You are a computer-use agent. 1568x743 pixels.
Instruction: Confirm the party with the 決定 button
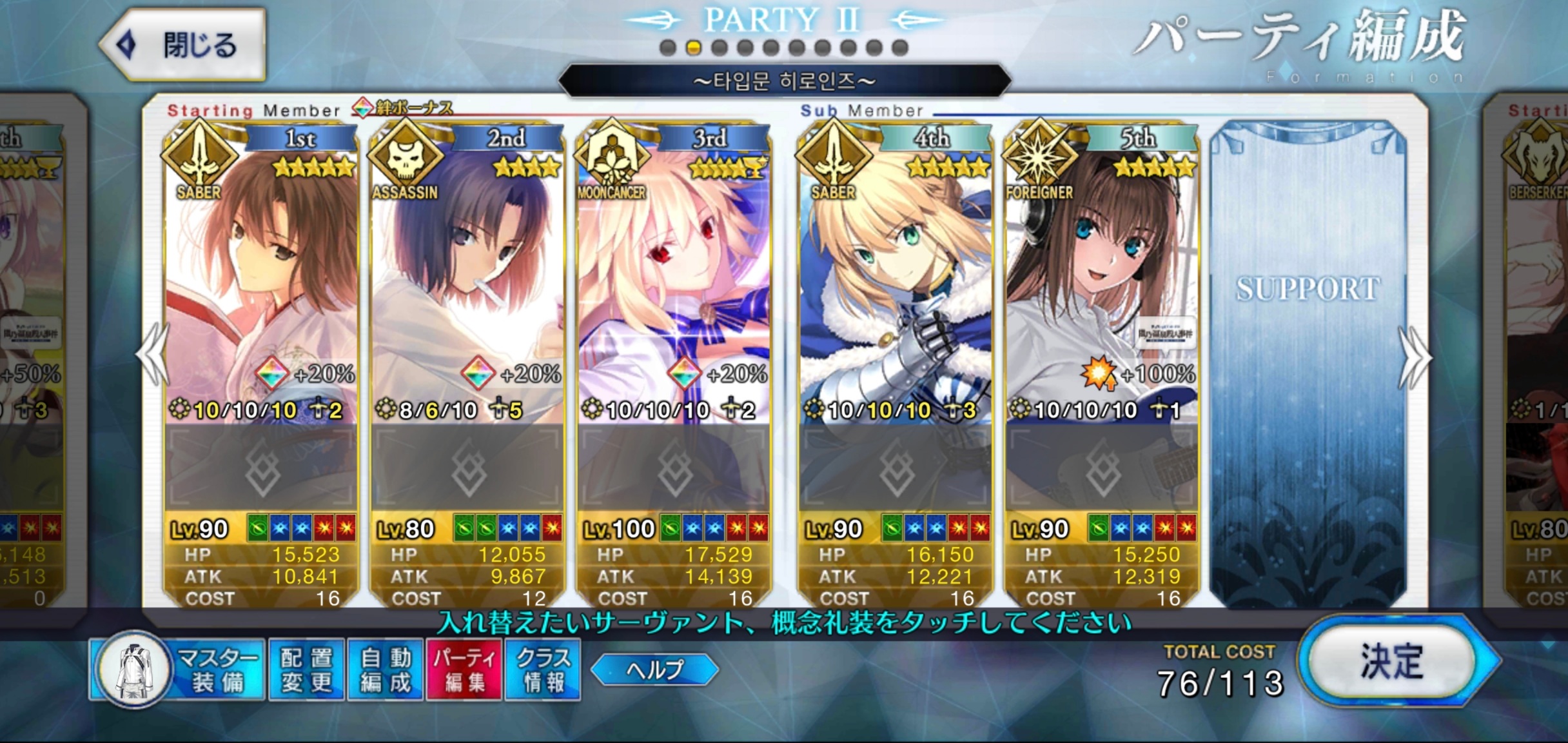[x=1391, y=662]
